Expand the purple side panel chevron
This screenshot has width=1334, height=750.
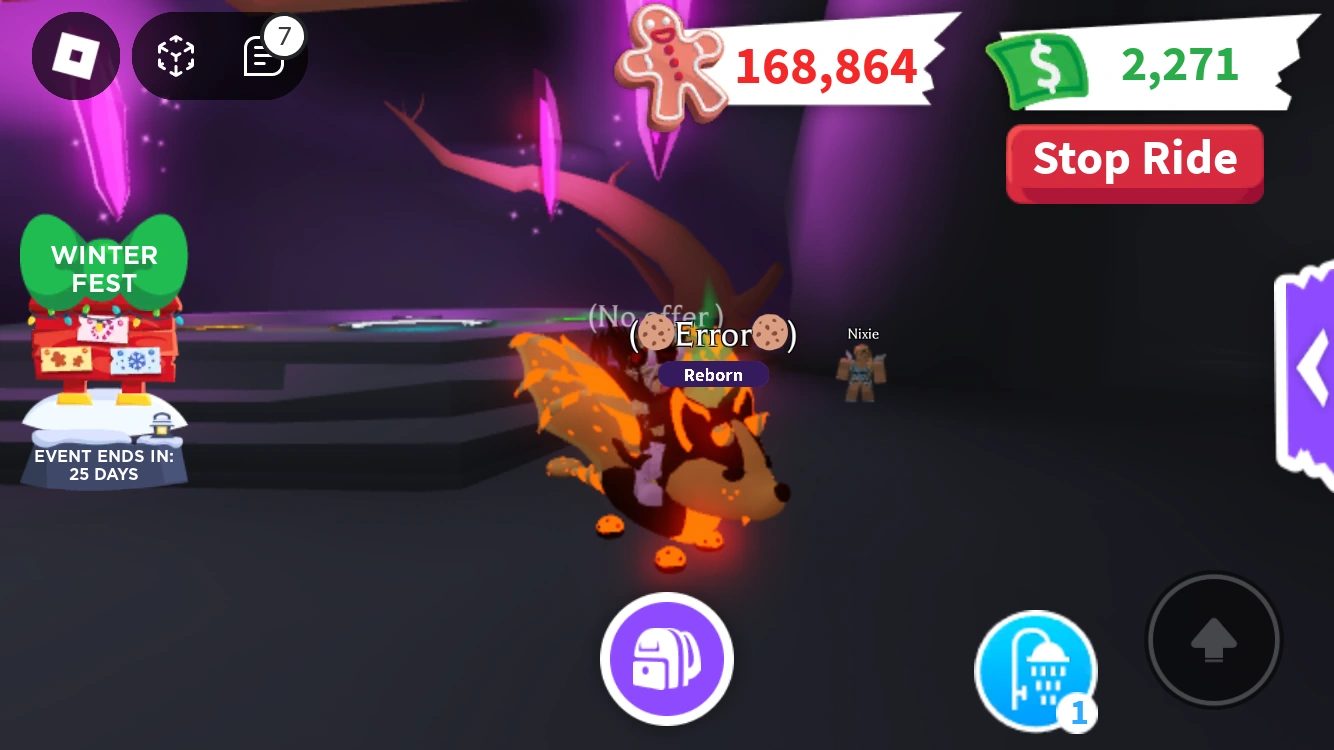(1313, 368)
